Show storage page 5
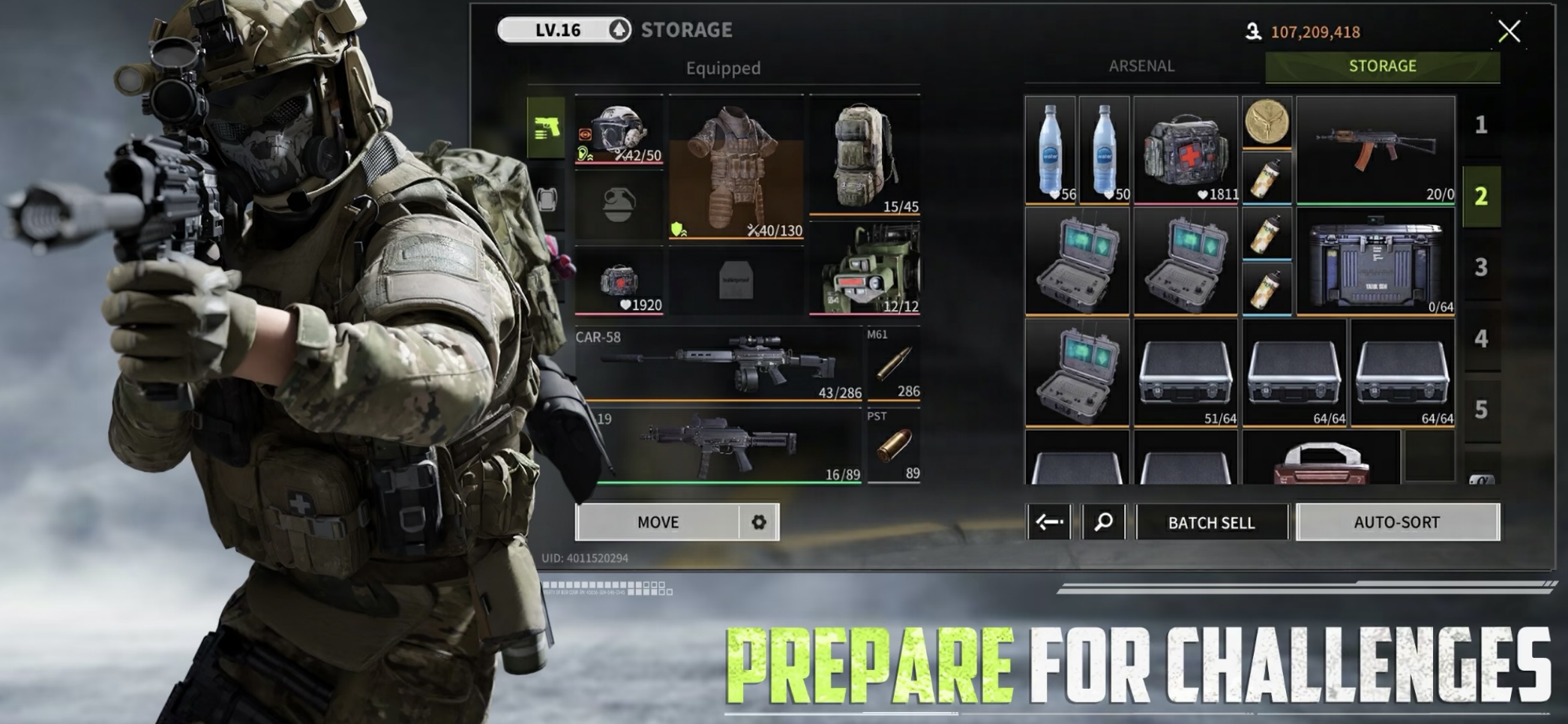The image size is (1568, 724). point(1481,410)
